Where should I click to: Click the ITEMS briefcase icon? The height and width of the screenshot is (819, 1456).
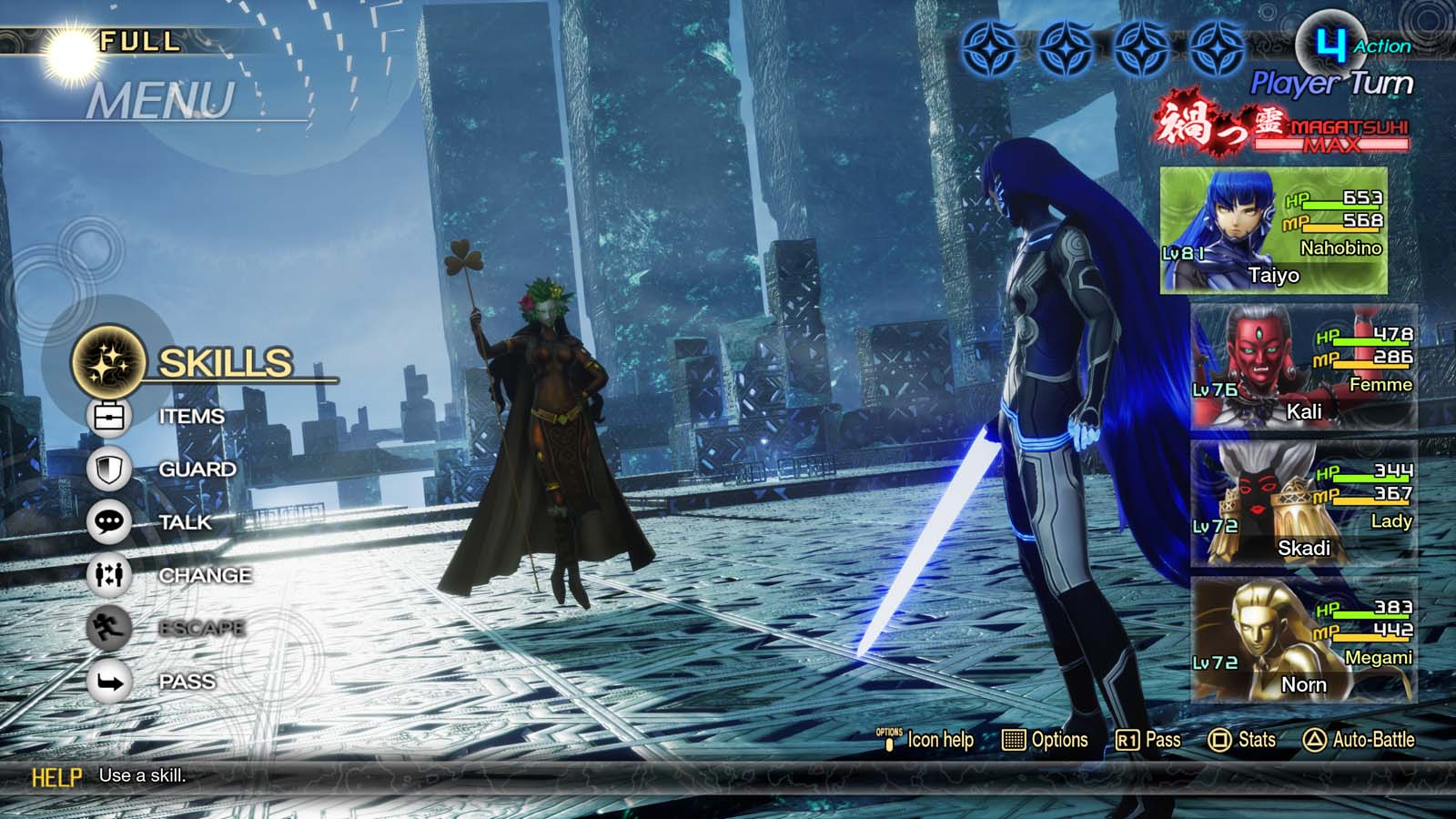[x=108, y=414]
